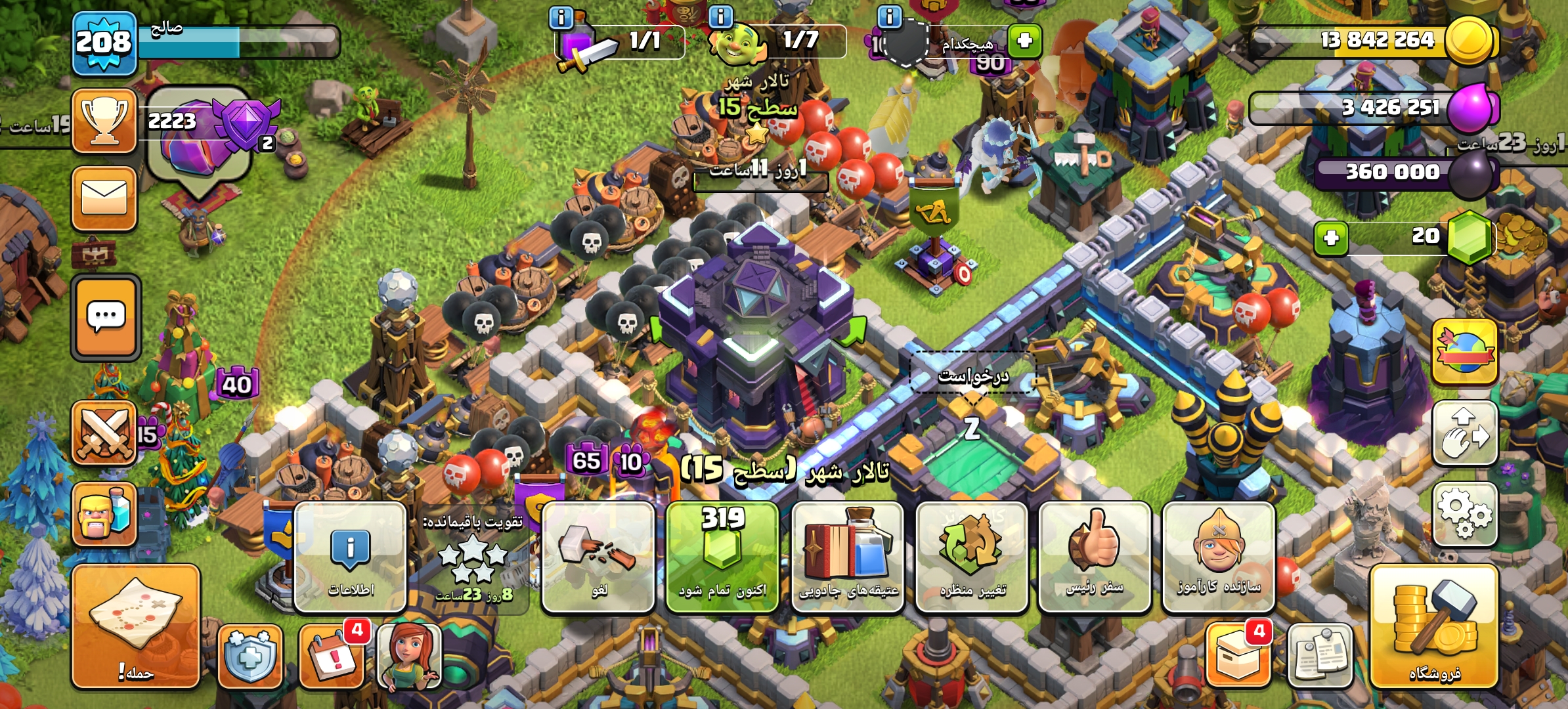Open the barbarian army training button
This screenshot has height=709, width=1568.
coord(104,514)
